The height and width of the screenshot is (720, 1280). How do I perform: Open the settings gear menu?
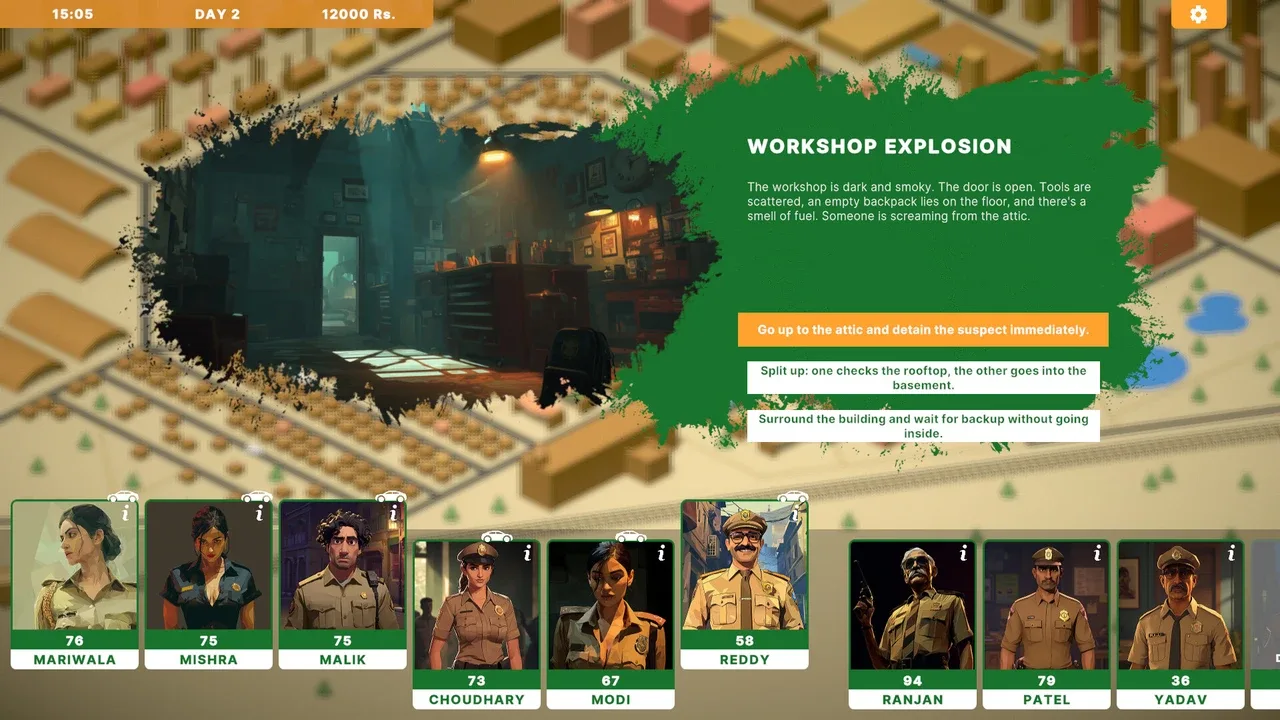tap(1198, 14)
